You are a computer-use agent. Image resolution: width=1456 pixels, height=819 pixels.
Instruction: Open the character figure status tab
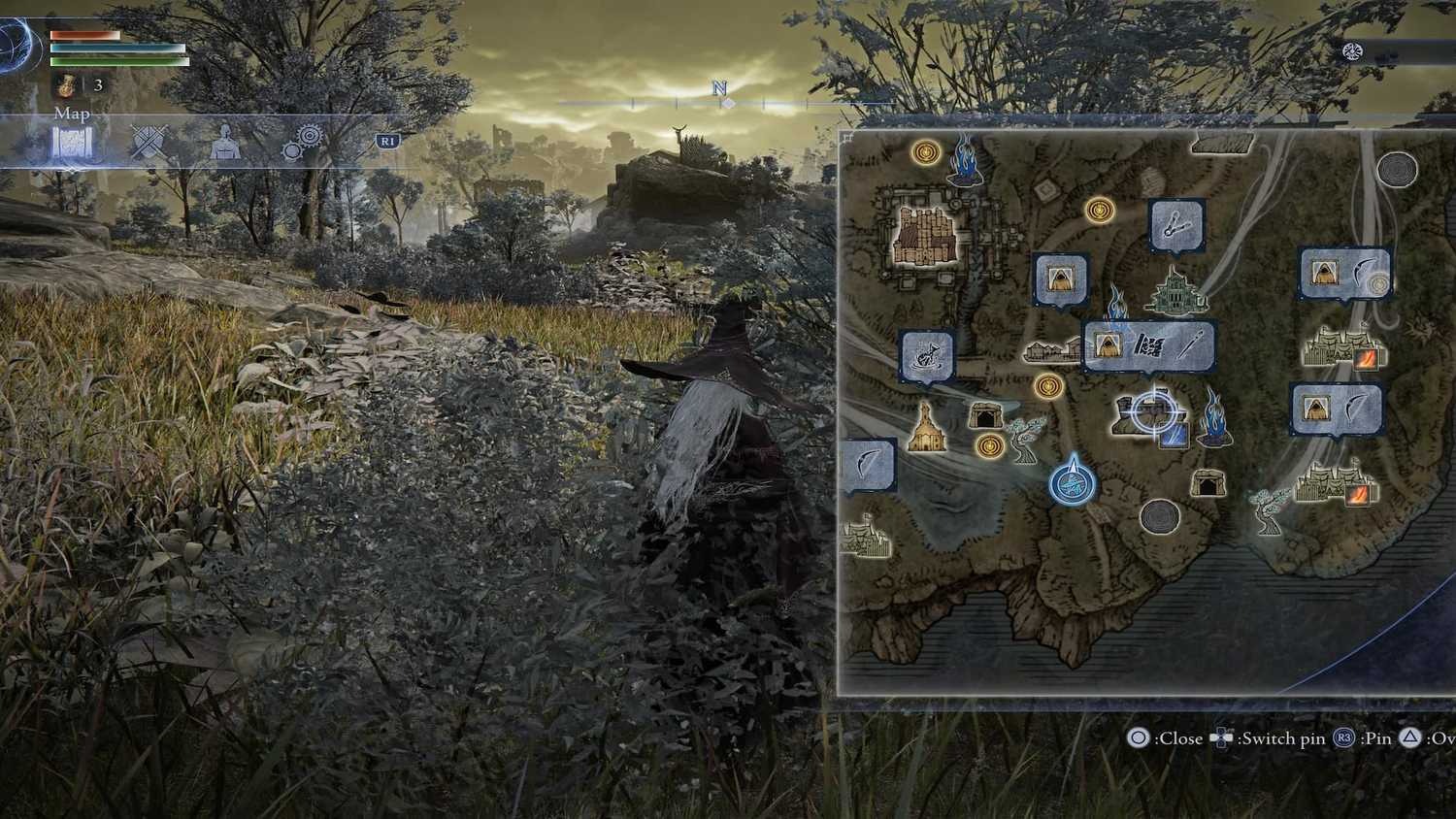click(x=224, y=144)
